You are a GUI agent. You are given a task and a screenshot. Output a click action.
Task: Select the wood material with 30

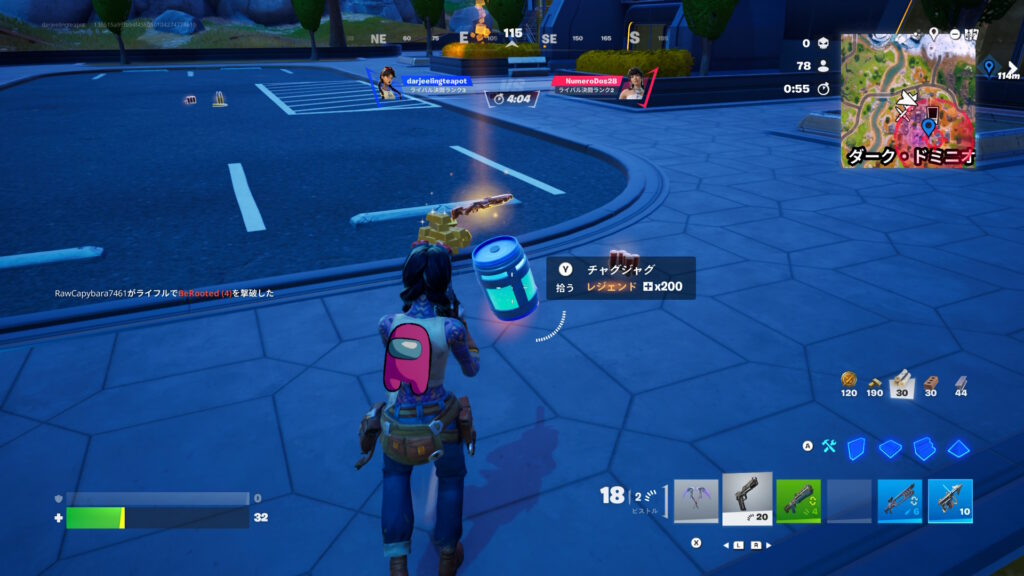point(903,379)
